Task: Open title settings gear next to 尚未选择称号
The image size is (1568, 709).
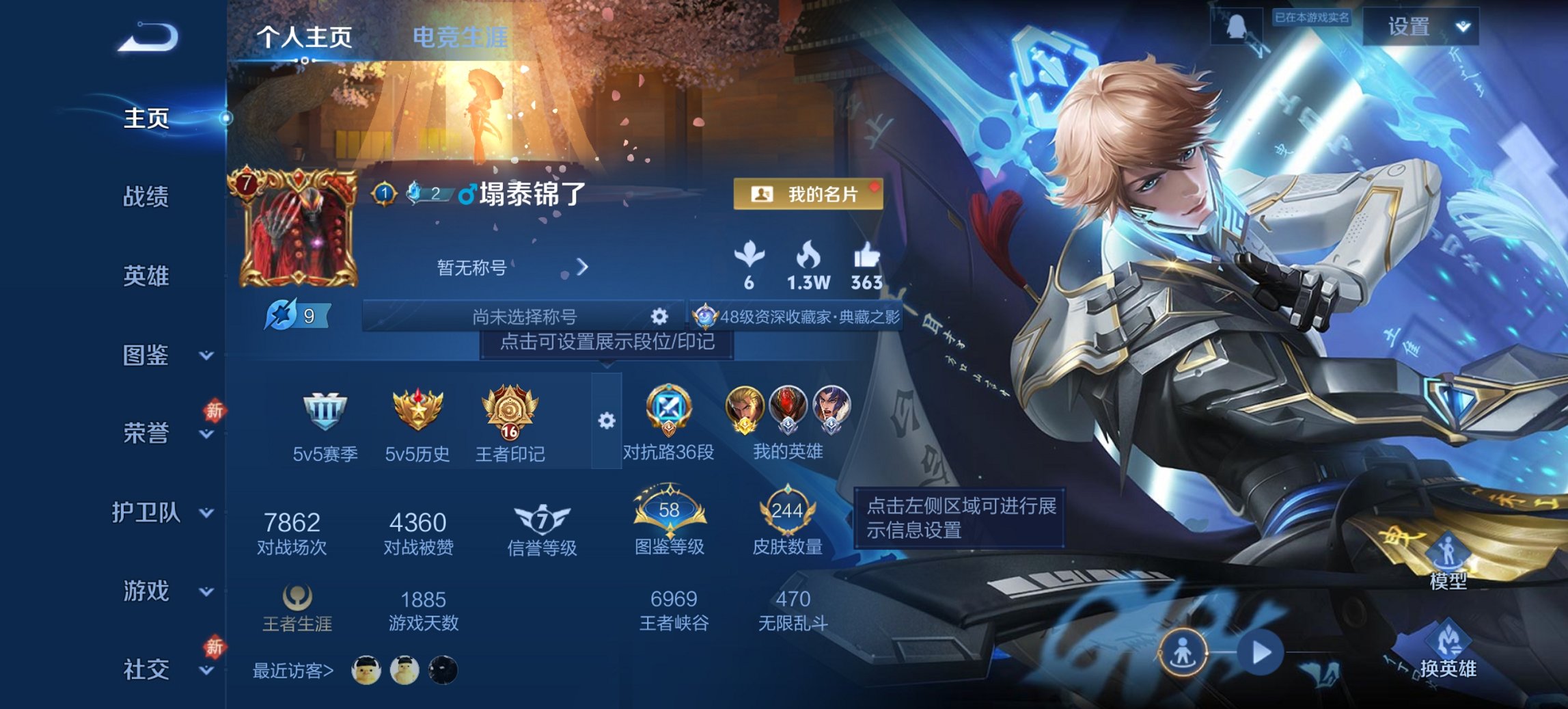Action: coord(658,316)
